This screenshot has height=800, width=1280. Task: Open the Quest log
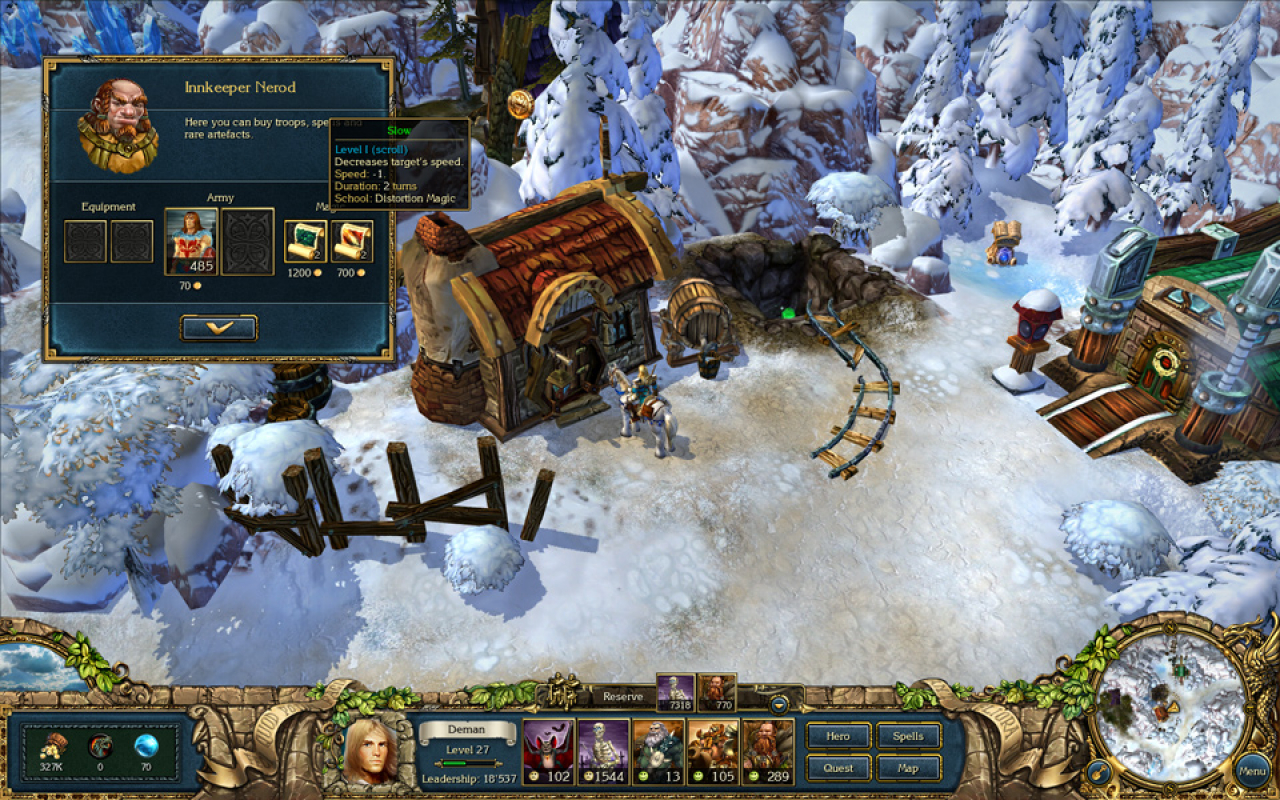[x=837, y=768]
